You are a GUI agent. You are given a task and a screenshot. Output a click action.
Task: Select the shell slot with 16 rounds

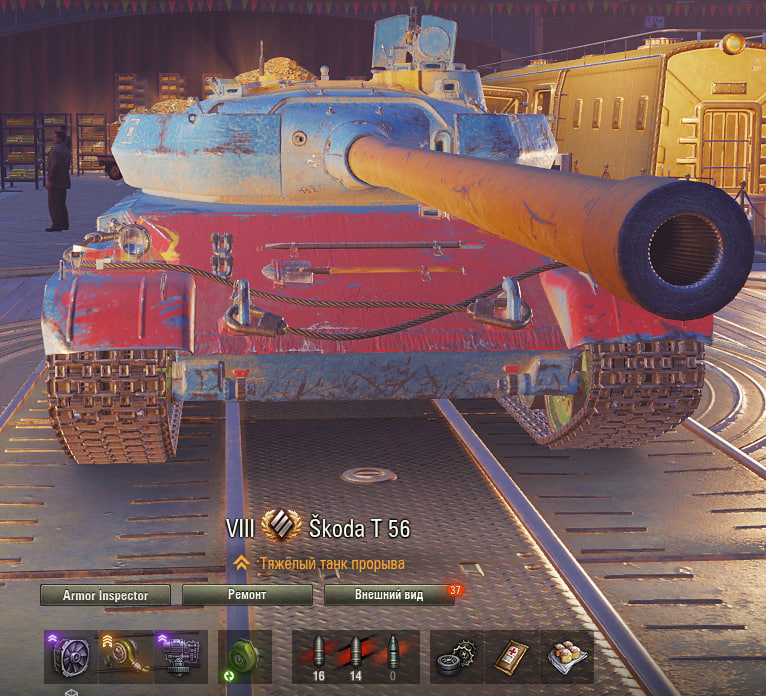(320, 656)
